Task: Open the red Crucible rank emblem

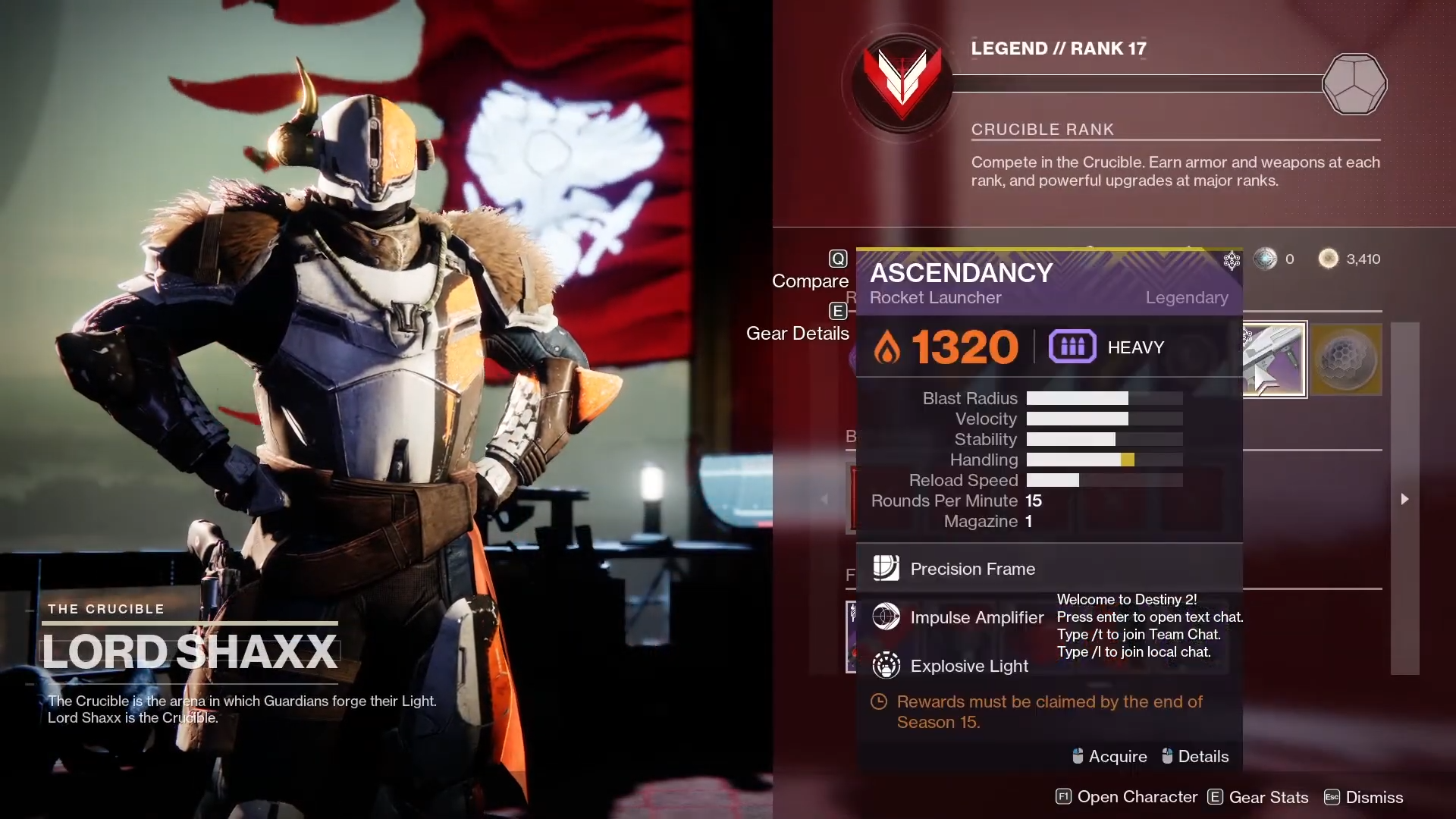Action: pos(902,83)
